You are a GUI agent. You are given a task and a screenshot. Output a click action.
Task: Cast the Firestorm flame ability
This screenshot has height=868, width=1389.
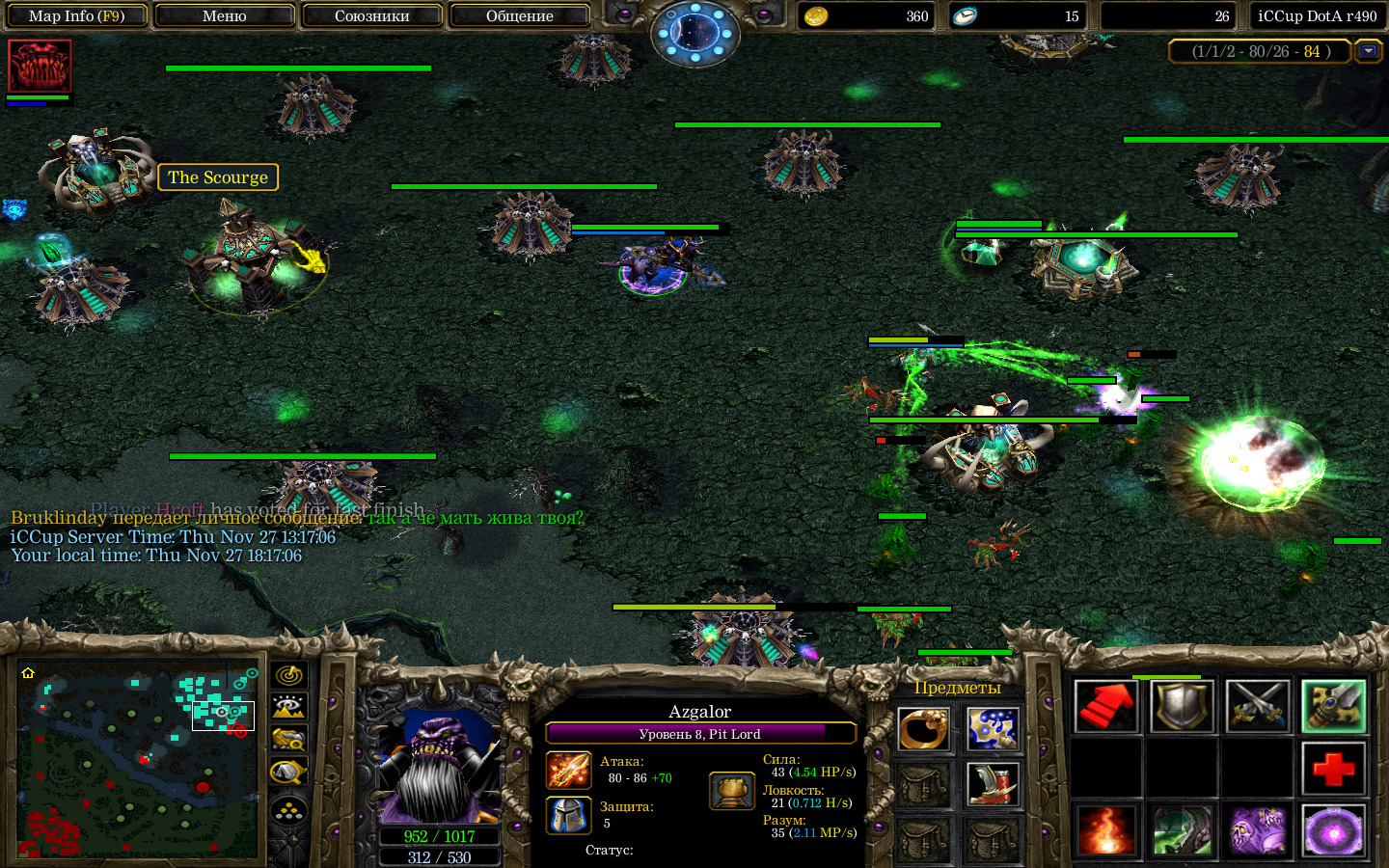coord(1105,831)
